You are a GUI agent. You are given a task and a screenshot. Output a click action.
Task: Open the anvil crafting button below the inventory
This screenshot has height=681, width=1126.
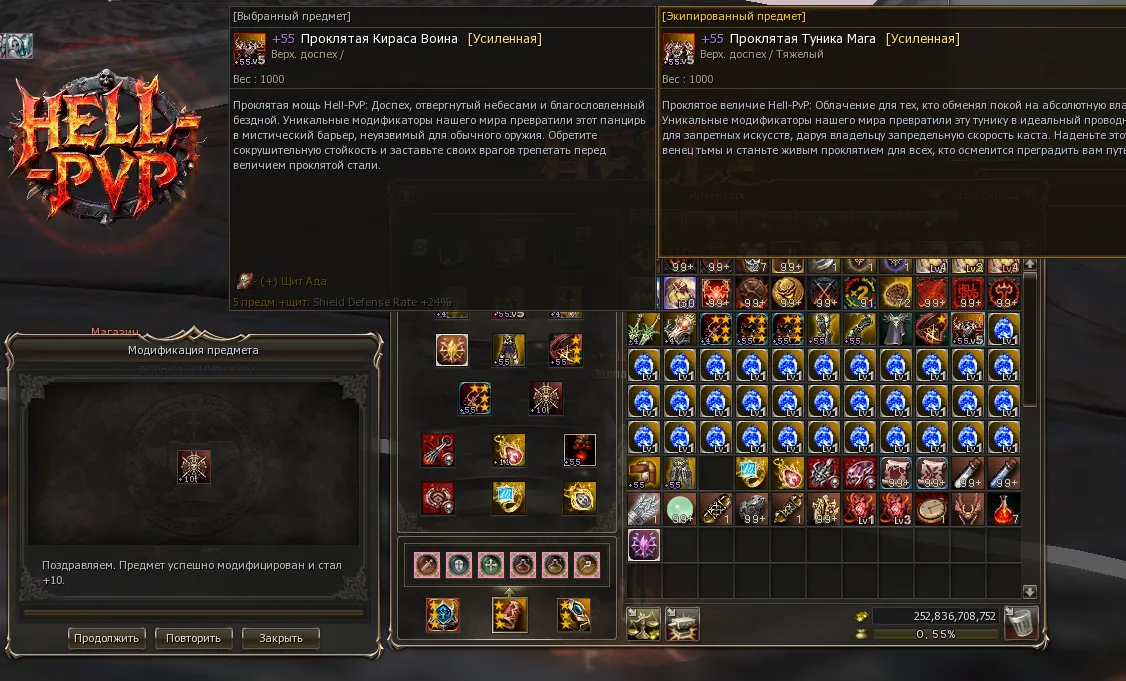point(683,623)
